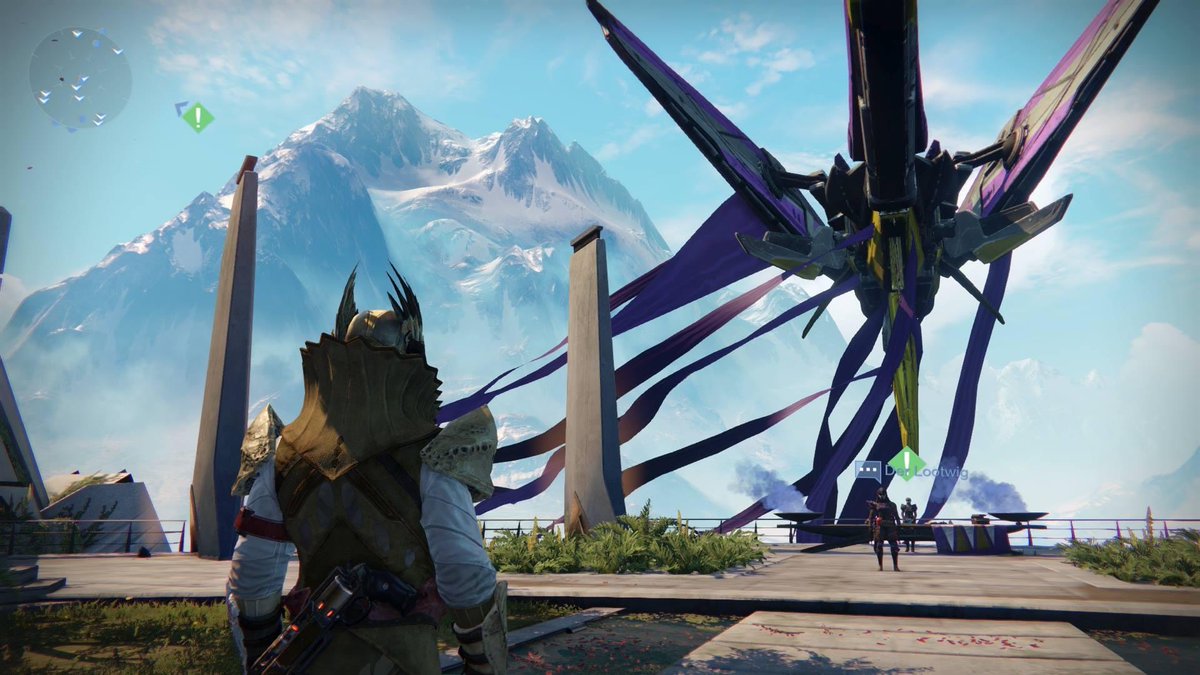Select the green quest marker beside the radar
Image resolution: width=1200 pixels, height=675 pixels.
tap(198, 117)
